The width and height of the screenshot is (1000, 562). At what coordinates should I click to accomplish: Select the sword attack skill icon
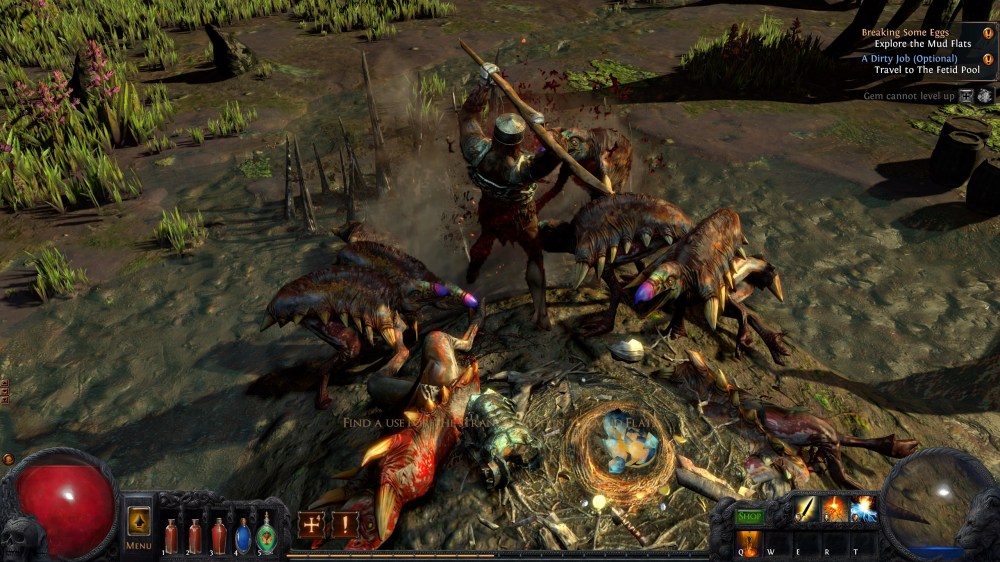click(807, 510)
